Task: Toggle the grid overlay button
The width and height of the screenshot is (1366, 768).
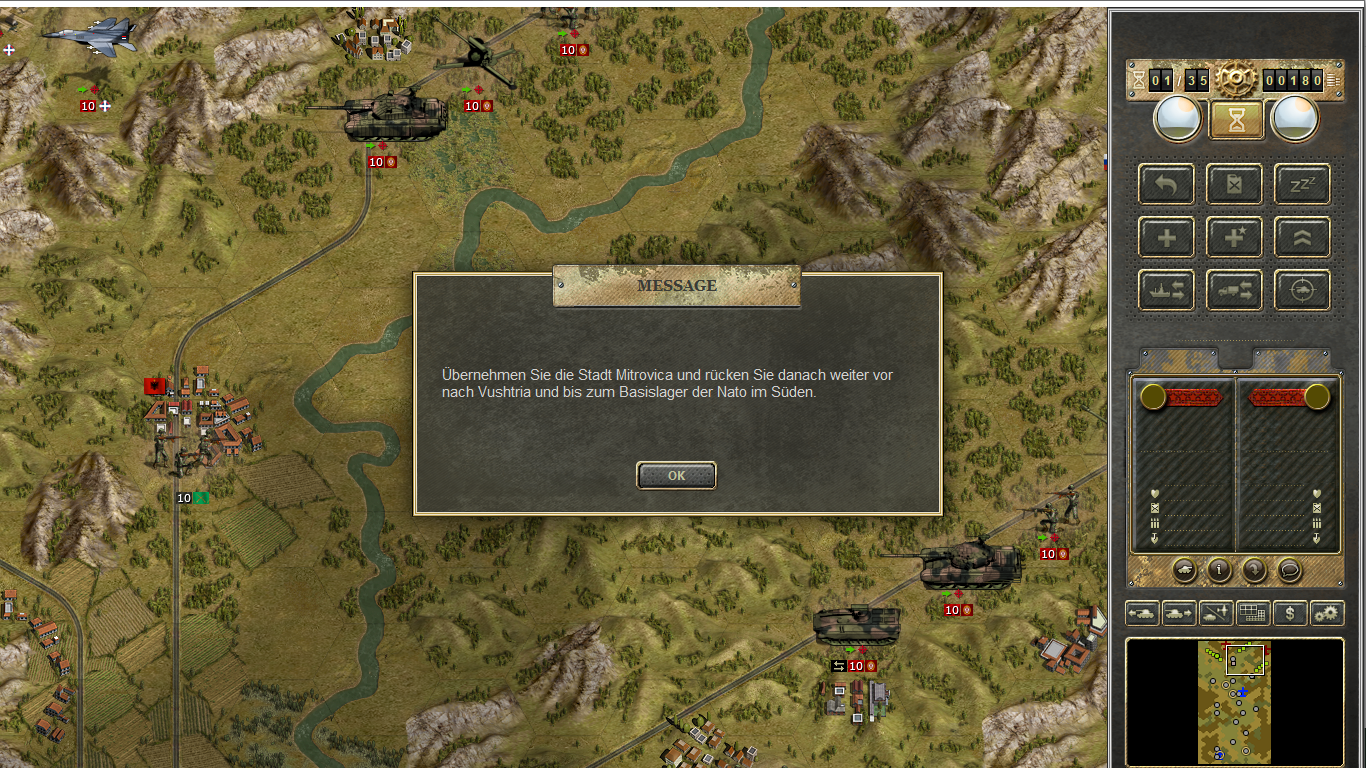Action: coord(1253,613)
